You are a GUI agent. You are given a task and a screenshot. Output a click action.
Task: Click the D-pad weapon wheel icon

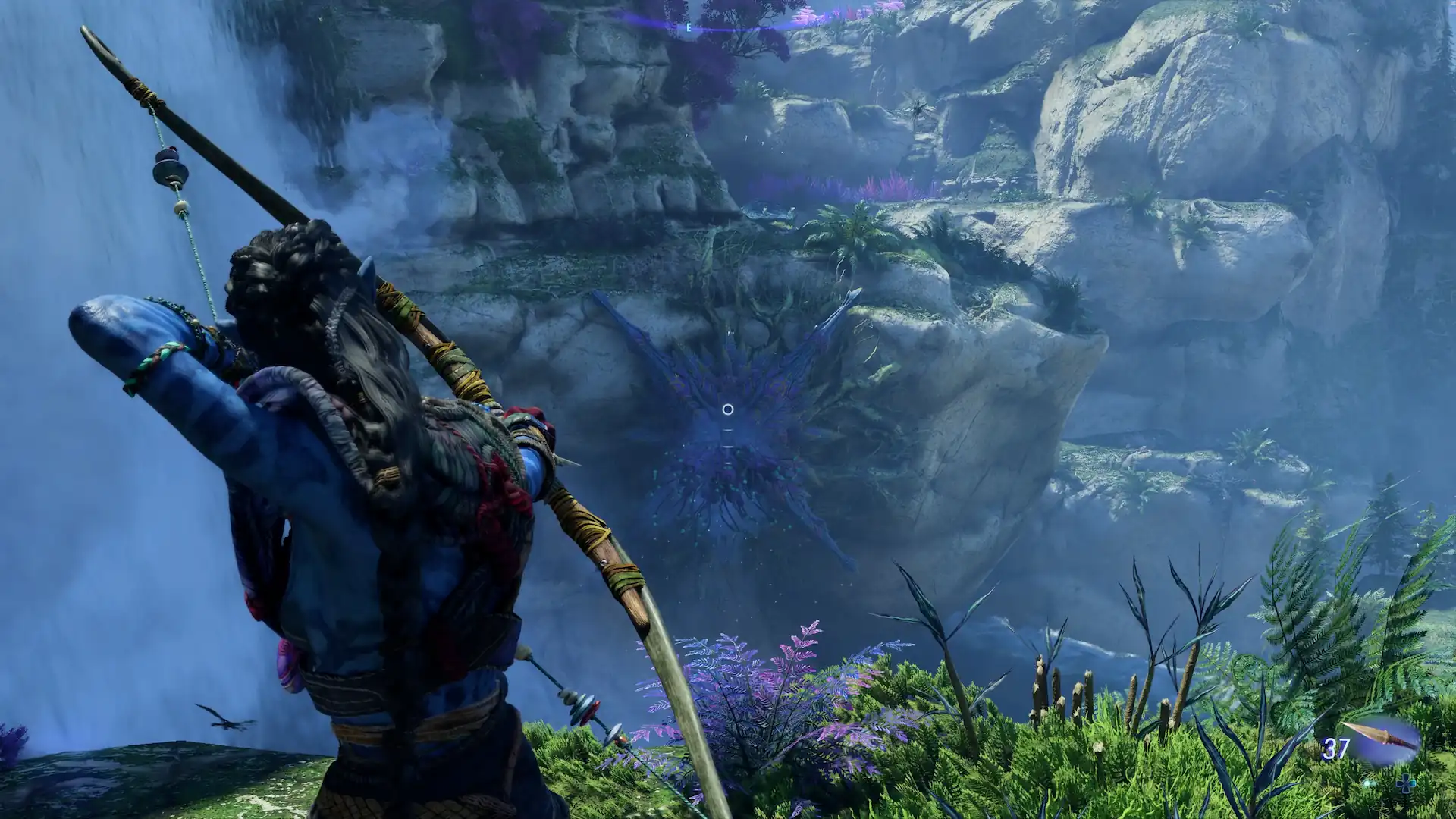pos(1405,784)
